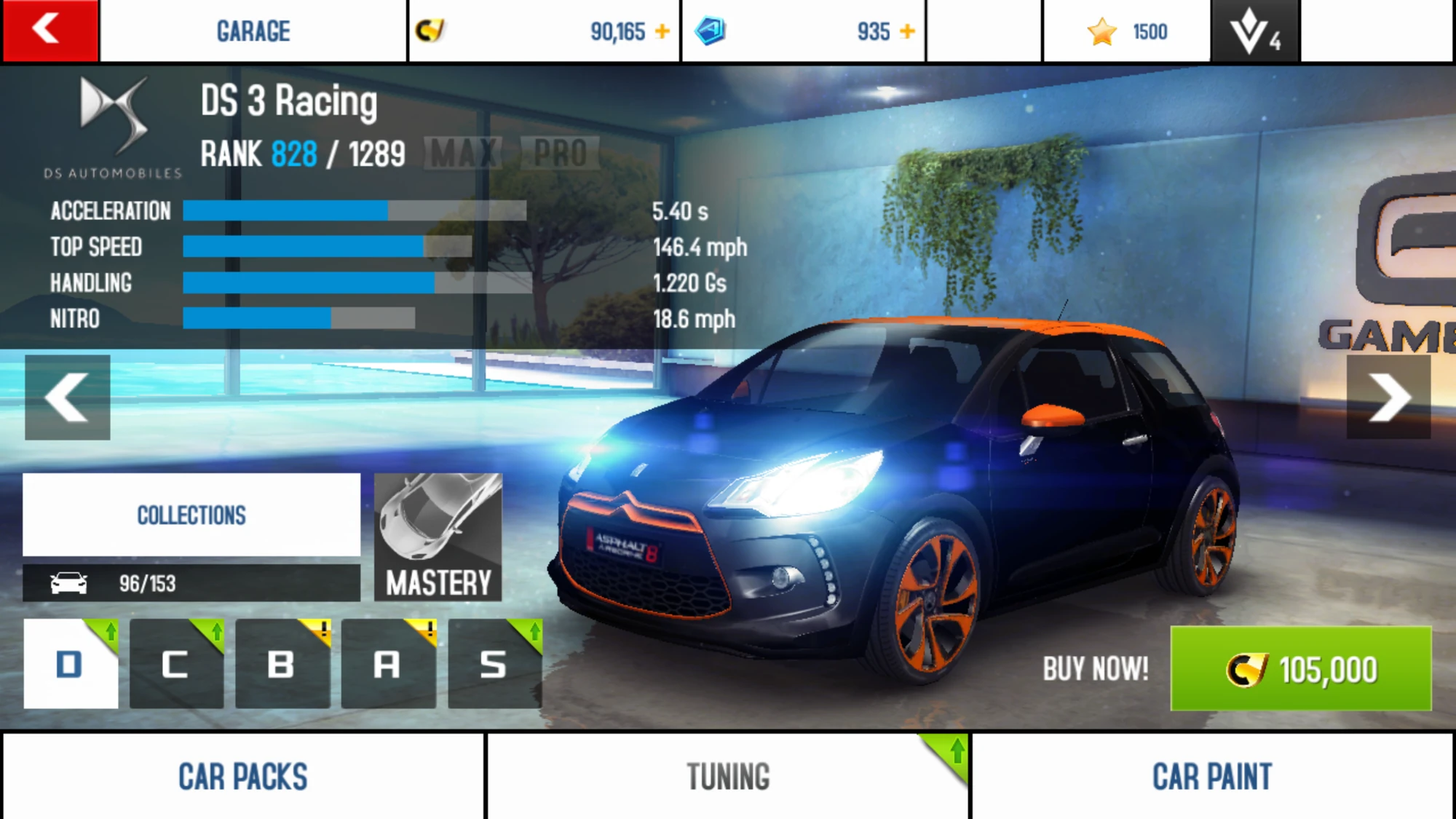
Task: Open the Collections screen
Action: point(191,515)
